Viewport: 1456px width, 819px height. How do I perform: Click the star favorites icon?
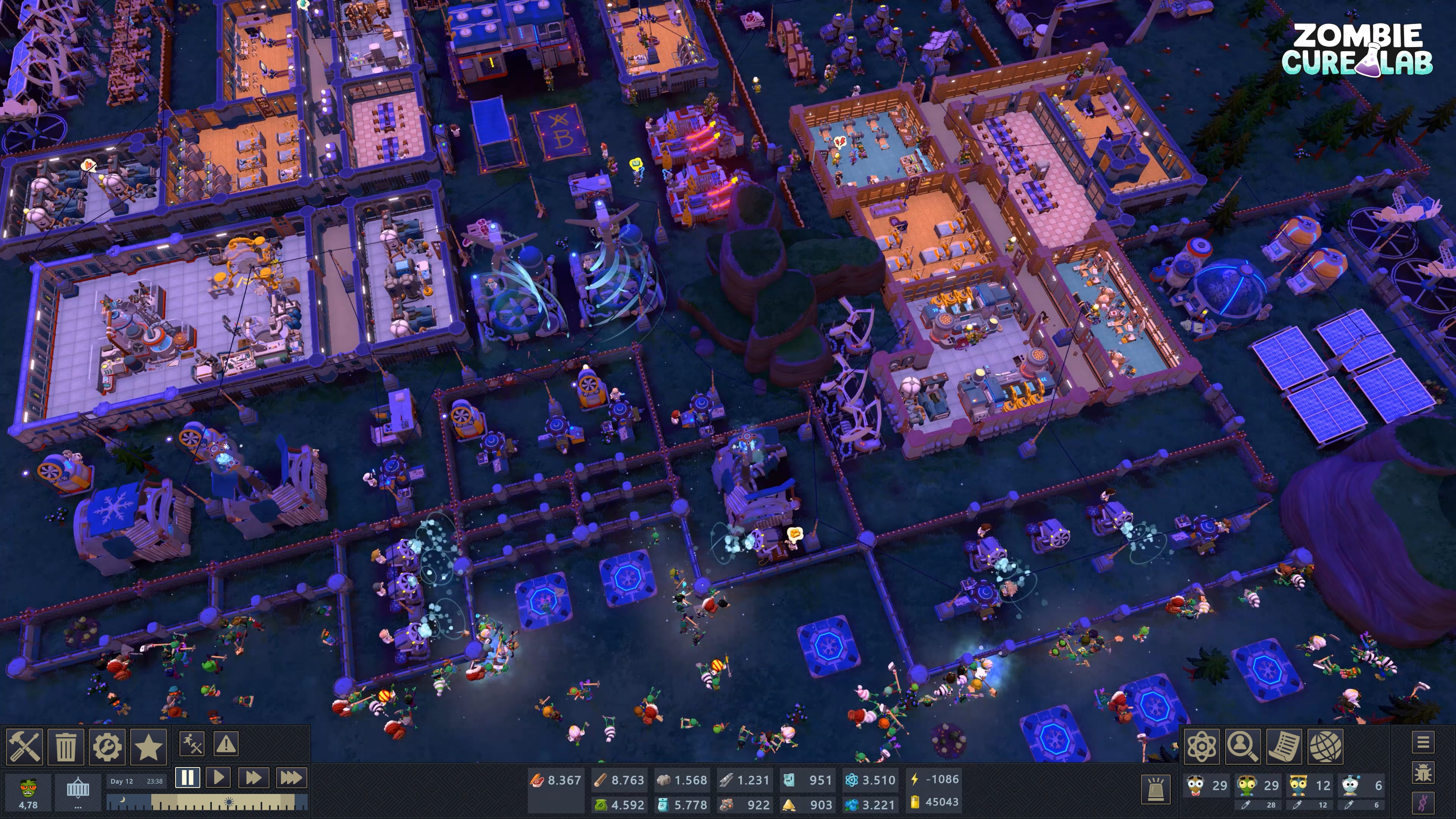click(149, 746)
